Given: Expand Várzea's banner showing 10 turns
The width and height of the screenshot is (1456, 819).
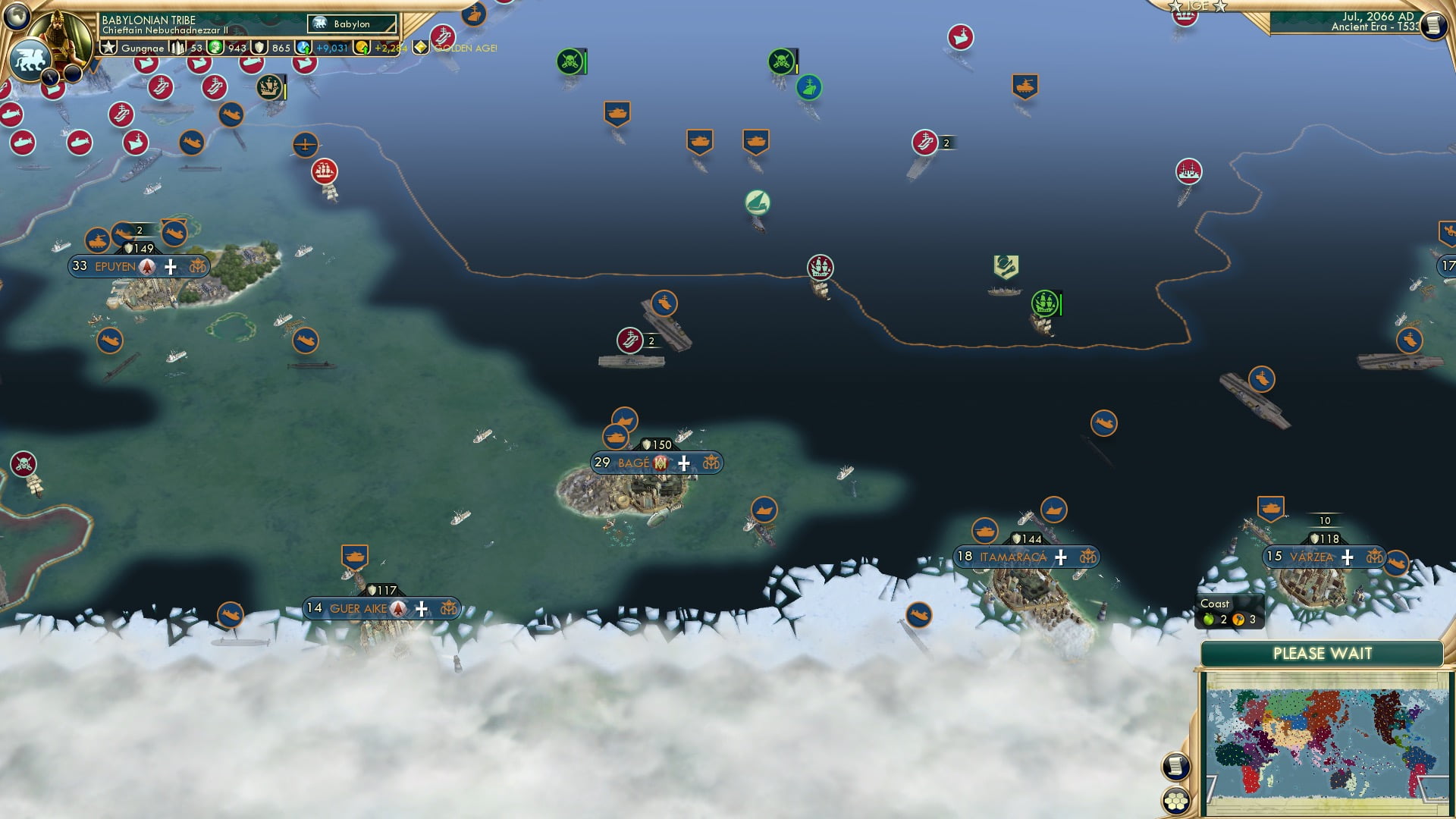Looking at the screenshot, I should 1325,520.
